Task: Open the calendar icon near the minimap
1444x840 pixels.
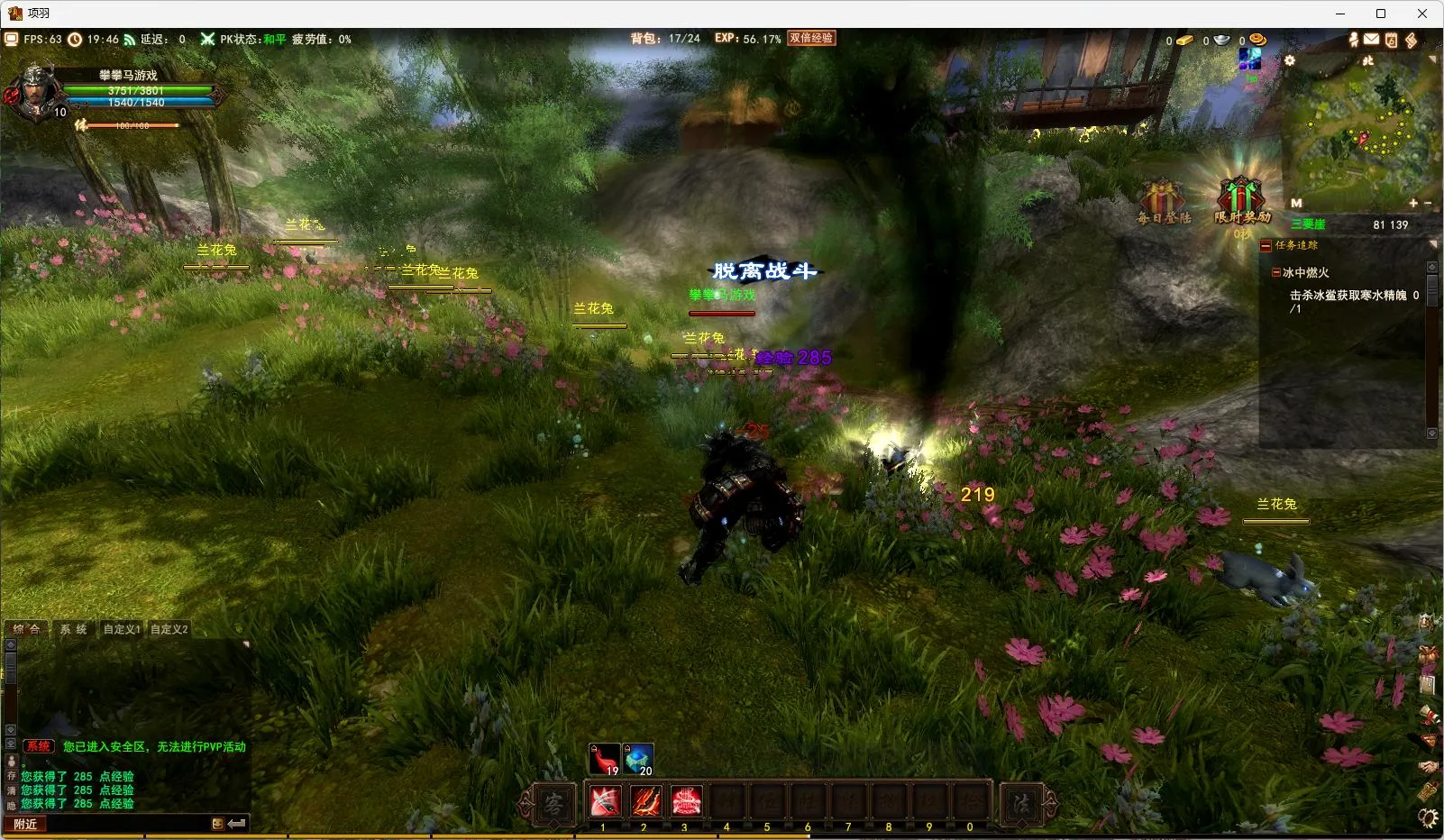Action: (1391, 40)
